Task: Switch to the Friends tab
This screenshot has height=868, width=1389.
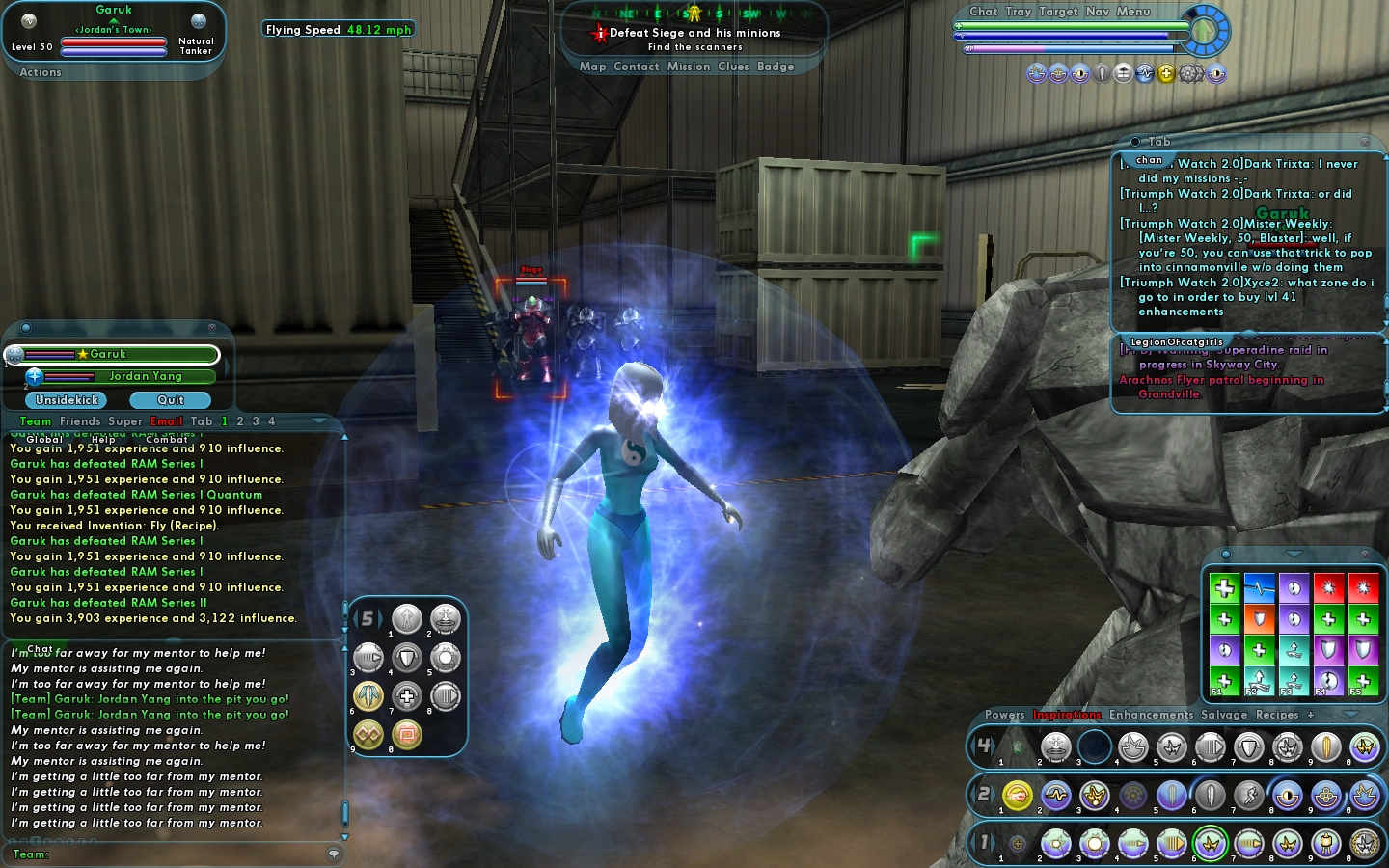Action: point(79,421)
